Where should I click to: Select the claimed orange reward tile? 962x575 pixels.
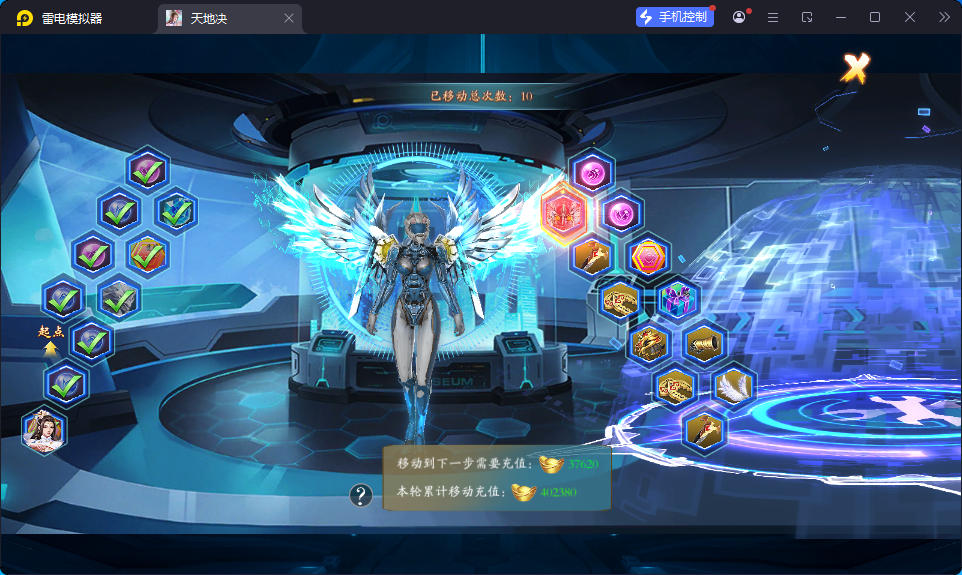[147, 253]
